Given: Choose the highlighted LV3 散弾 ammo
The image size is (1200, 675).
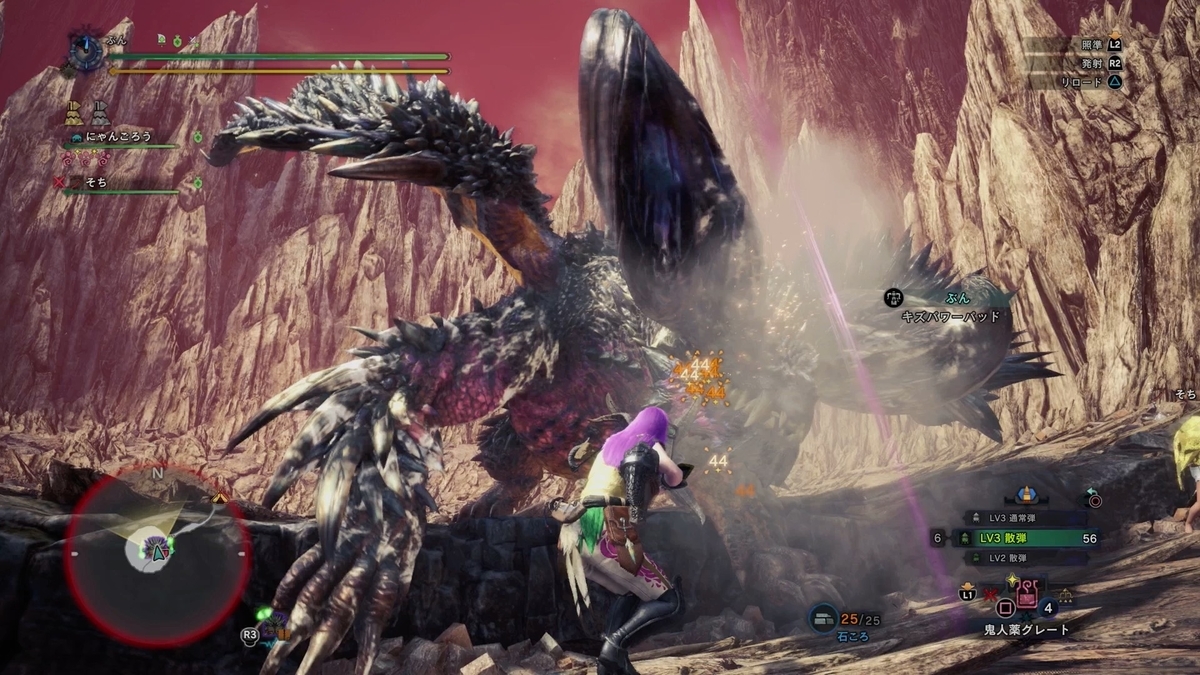Looking at the screenshot, I should tap(1026, 538).
